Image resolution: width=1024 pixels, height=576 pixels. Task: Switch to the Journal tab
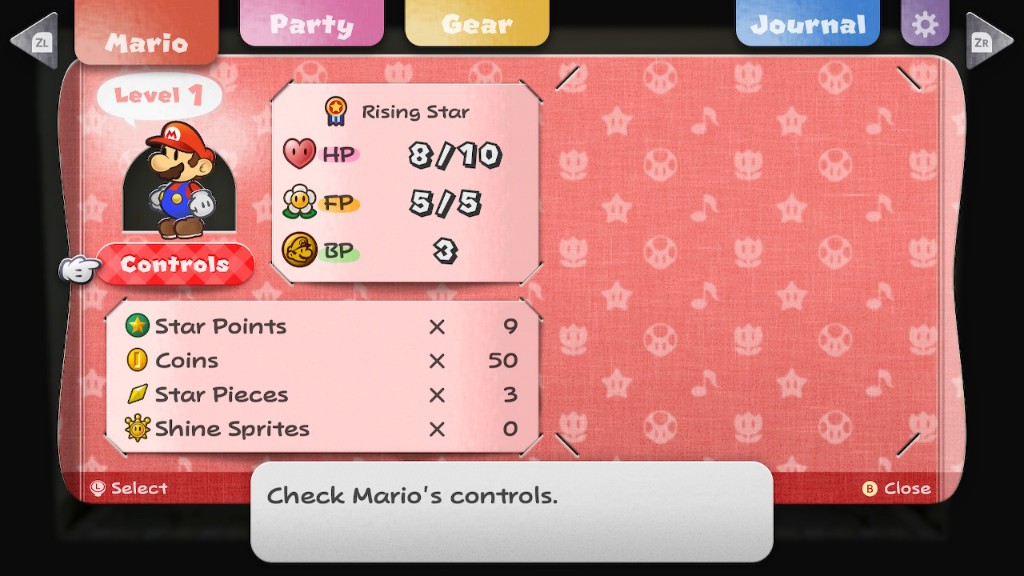point(807,24)
